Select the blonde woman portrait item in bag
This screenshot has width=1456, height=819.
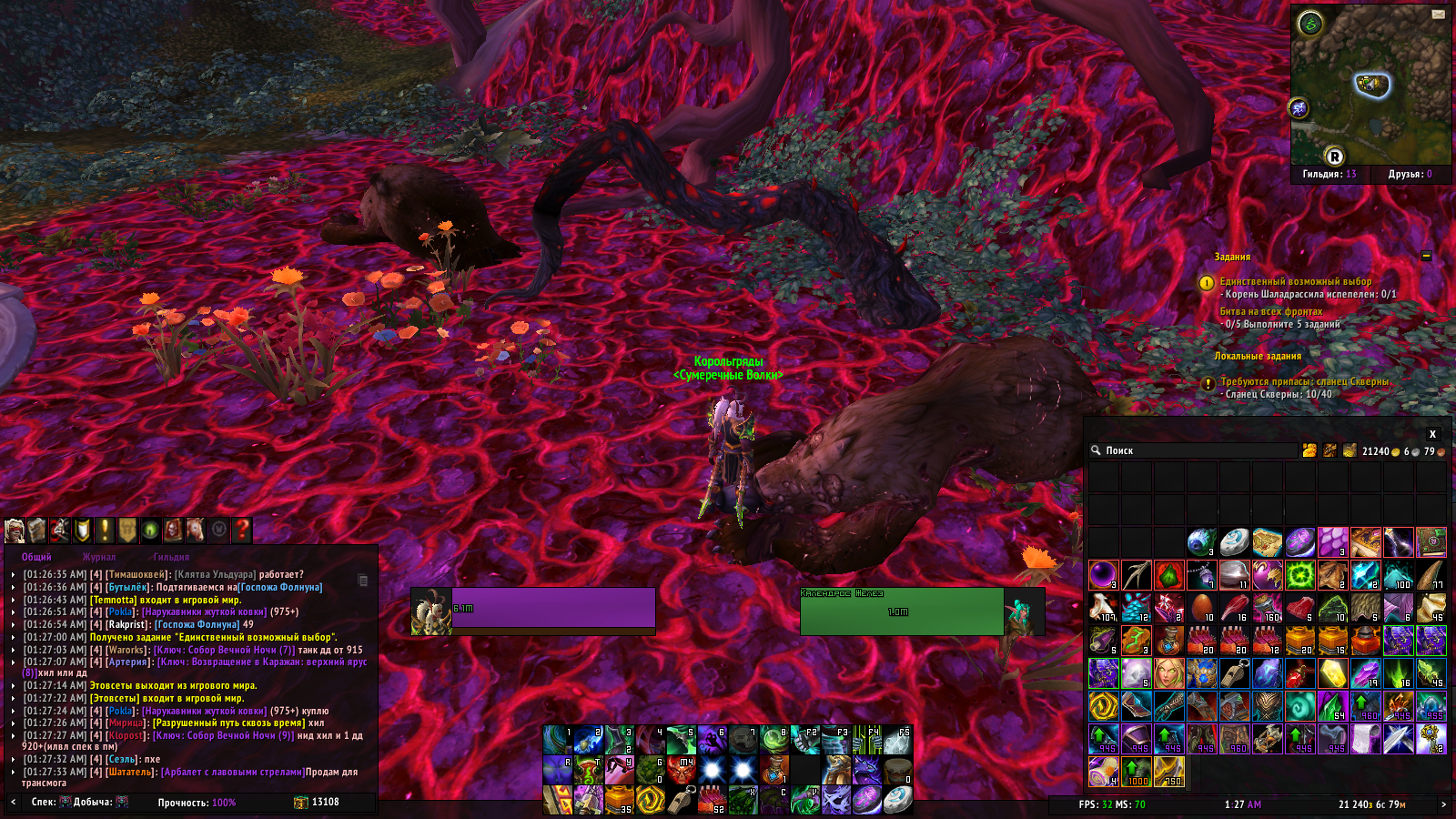(1169, 673)
